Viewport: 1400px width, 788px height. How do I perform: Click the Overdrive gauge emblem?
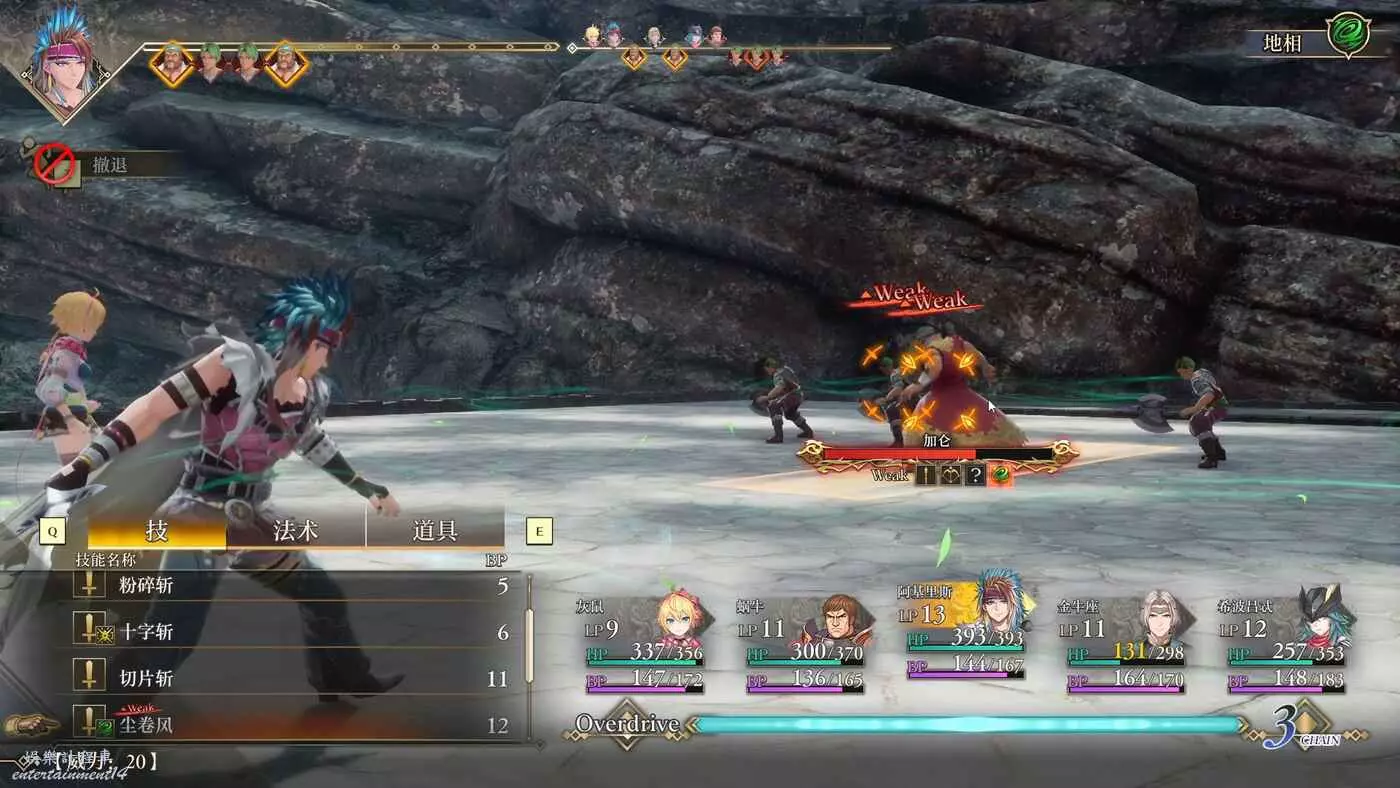pos(626,725)
